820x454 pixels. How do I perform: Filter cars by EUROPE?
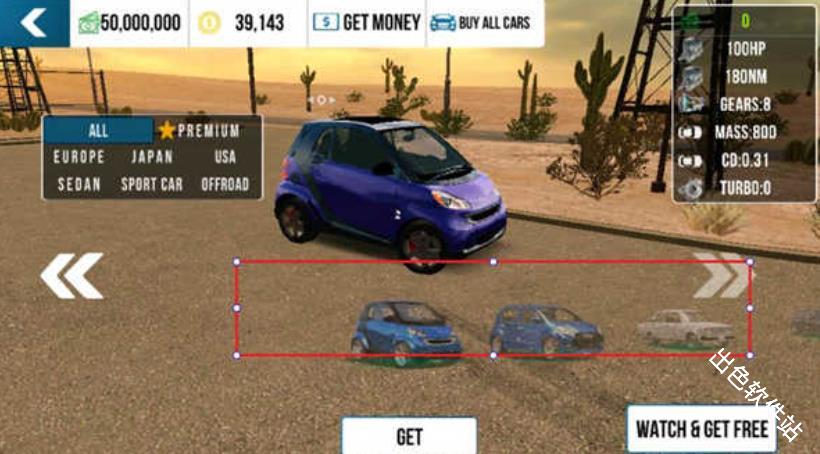pos(78,157)
